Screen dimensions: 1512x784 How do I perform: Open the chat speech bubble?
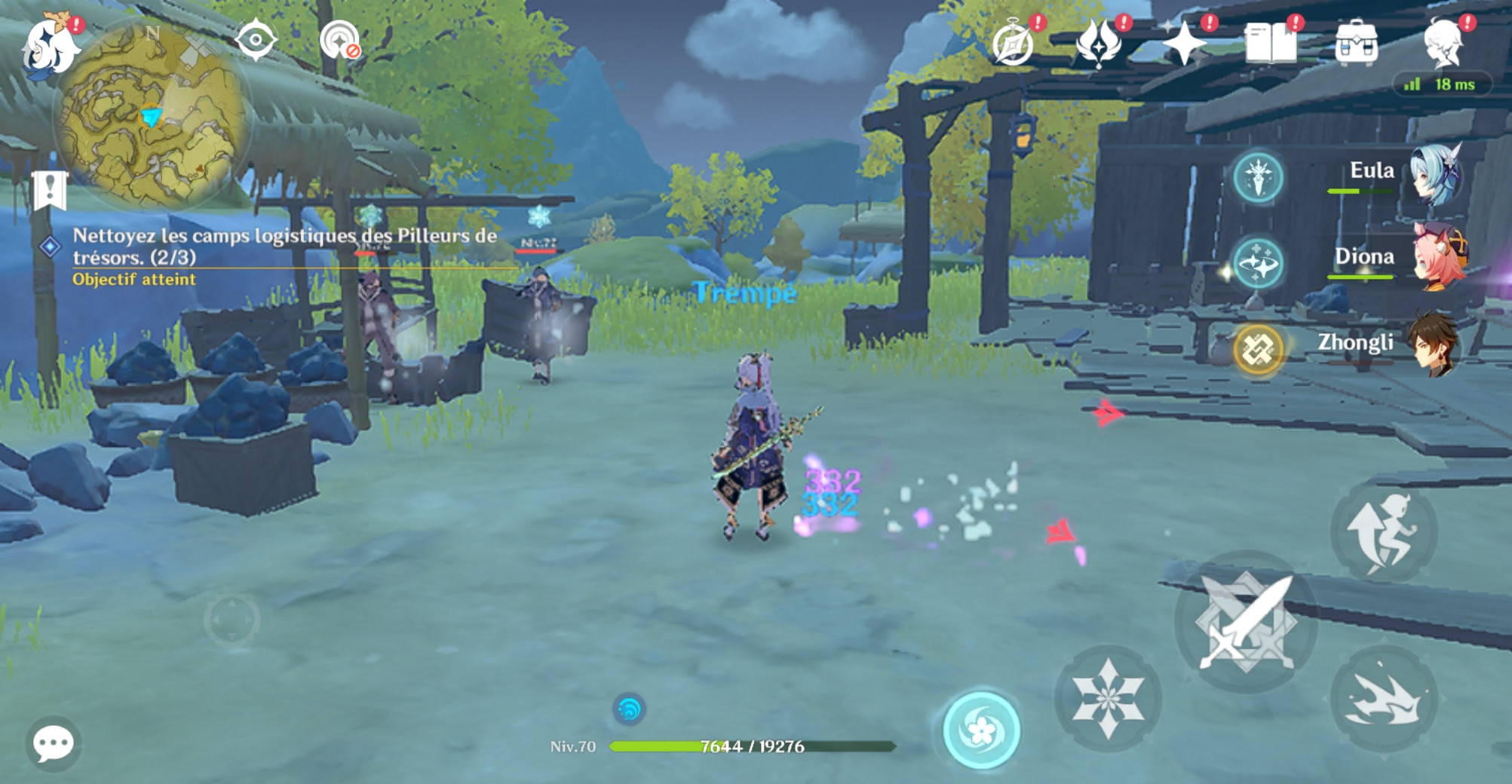[x=53, y=744]
